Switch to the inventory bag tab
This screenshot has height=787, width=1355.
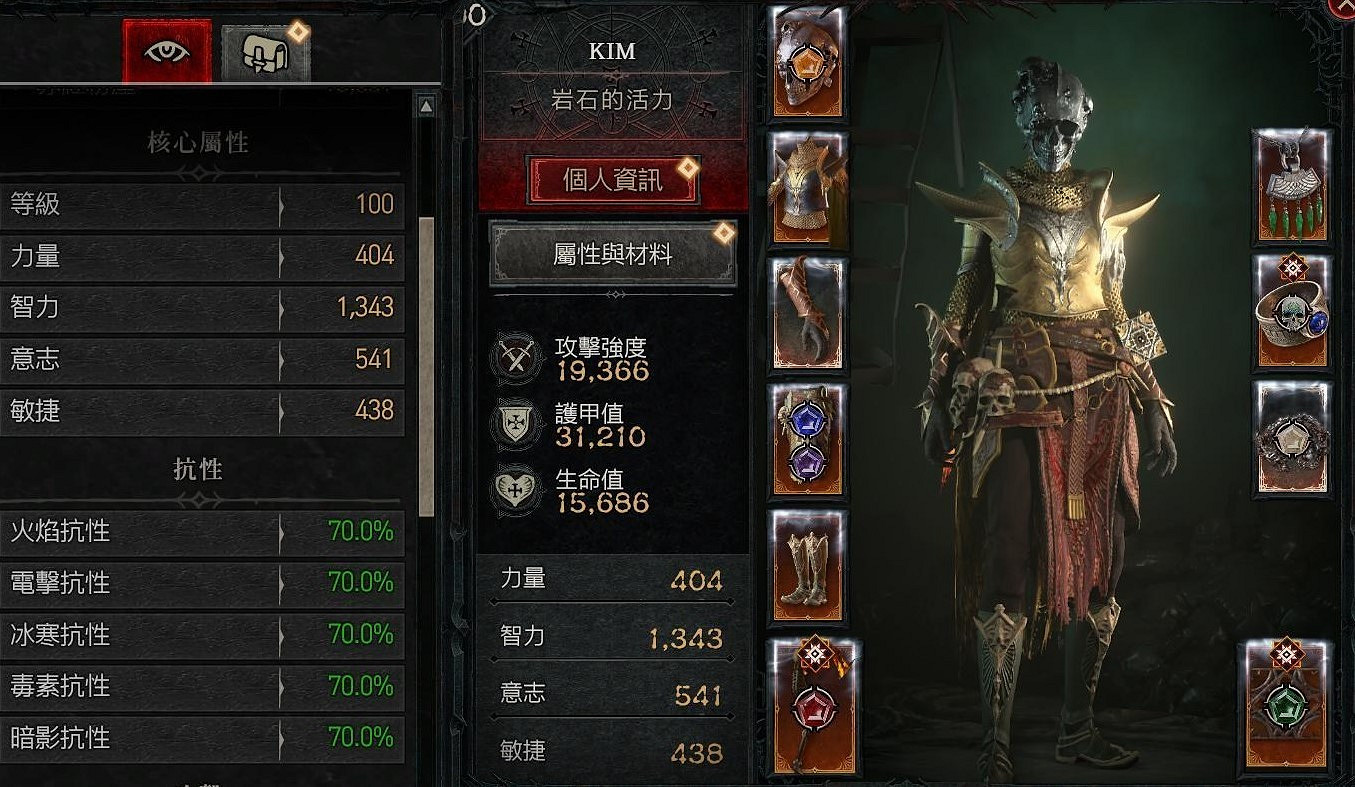pos(262,48)
